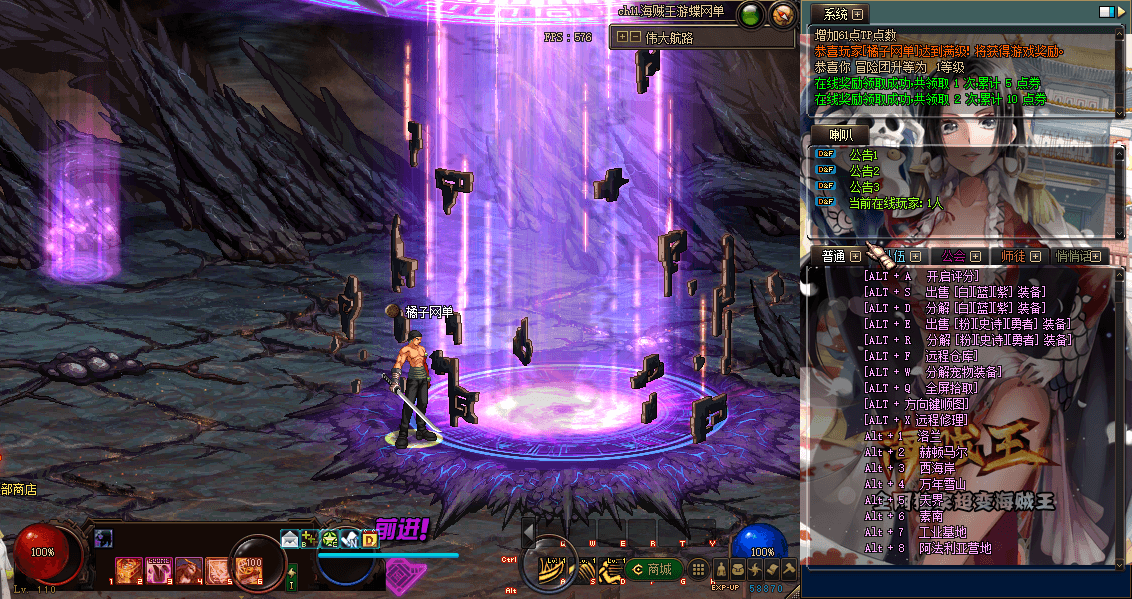Expand the 伟大航路 quest tracker with plus box
The image size is (1132, 599).
click(x=622, y=37)
